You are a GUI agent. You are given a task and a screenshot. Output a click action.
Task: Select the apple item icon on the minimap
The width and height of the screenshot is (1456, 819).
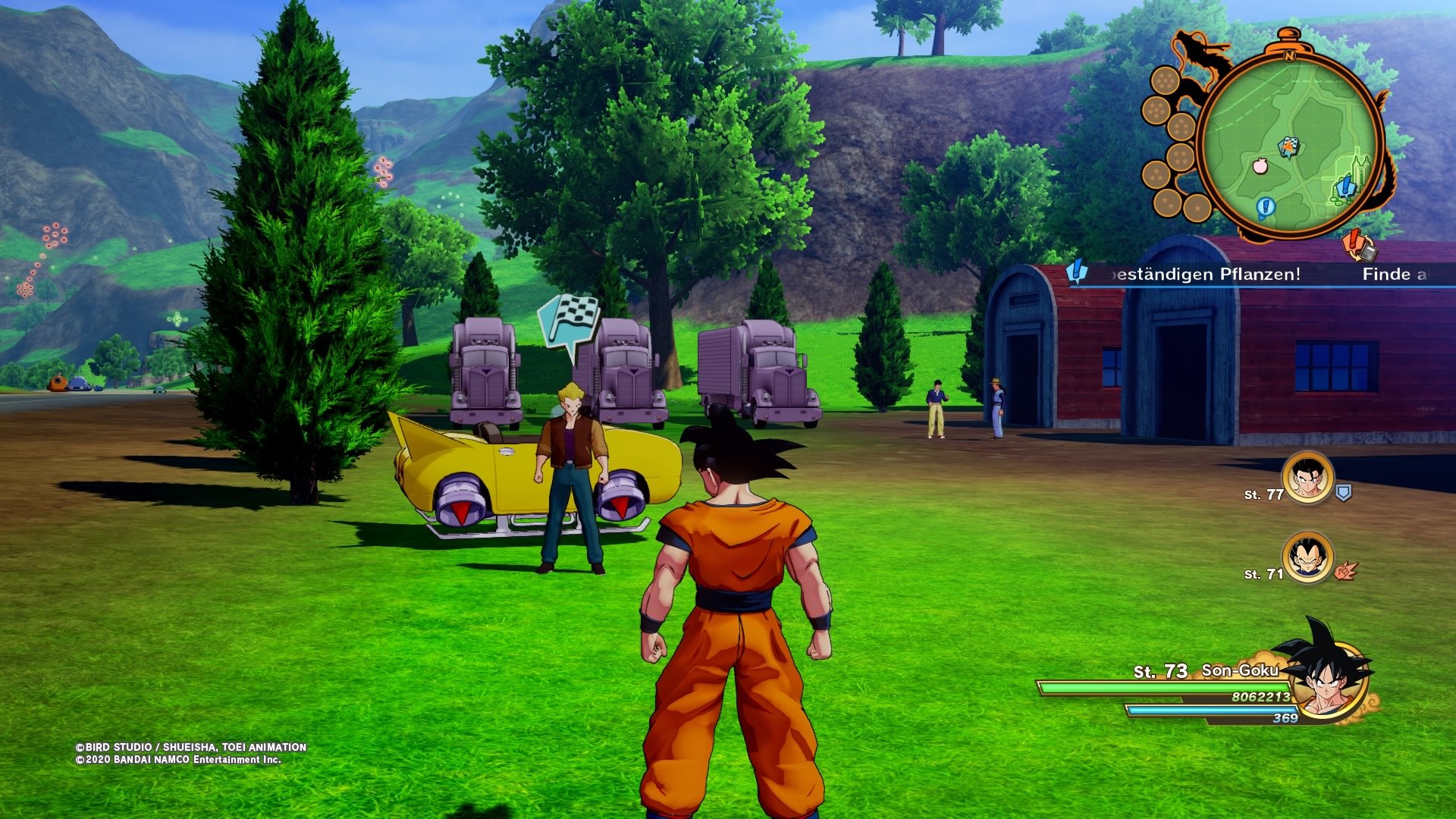point(1260,167)
